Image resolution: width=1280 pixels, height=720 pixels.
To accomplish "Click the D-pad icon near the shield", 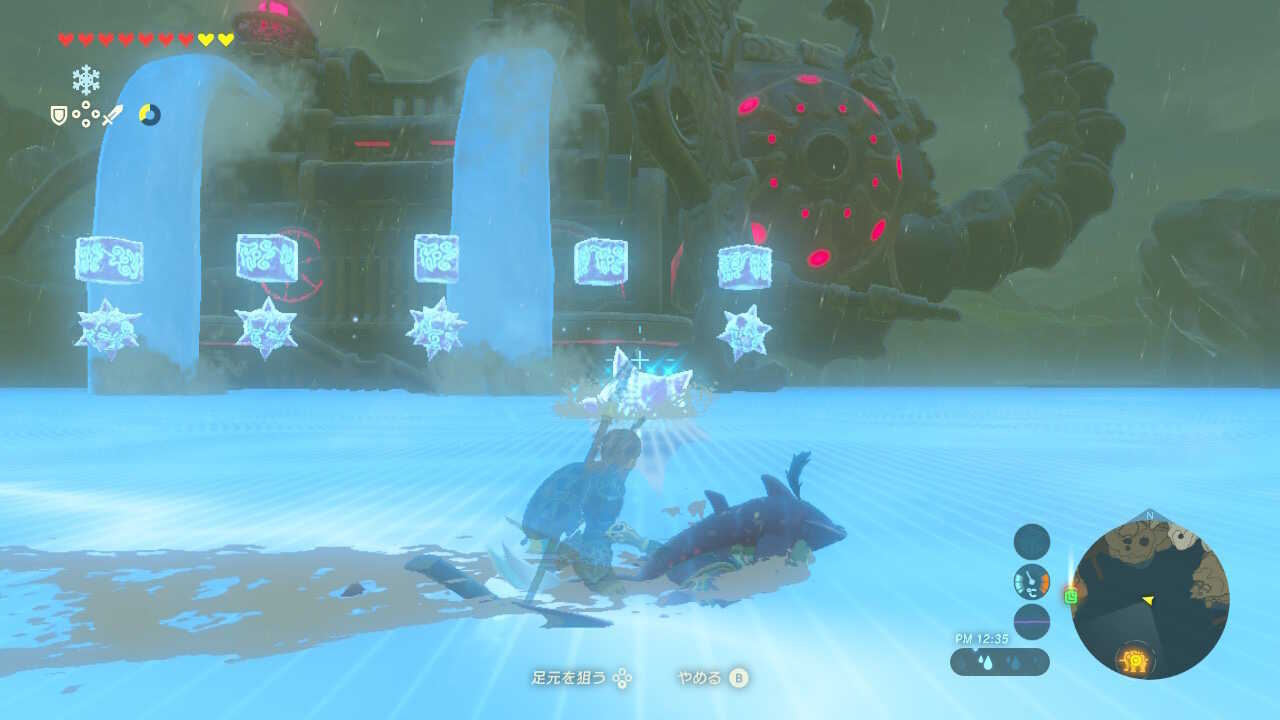I will (85, 113).
